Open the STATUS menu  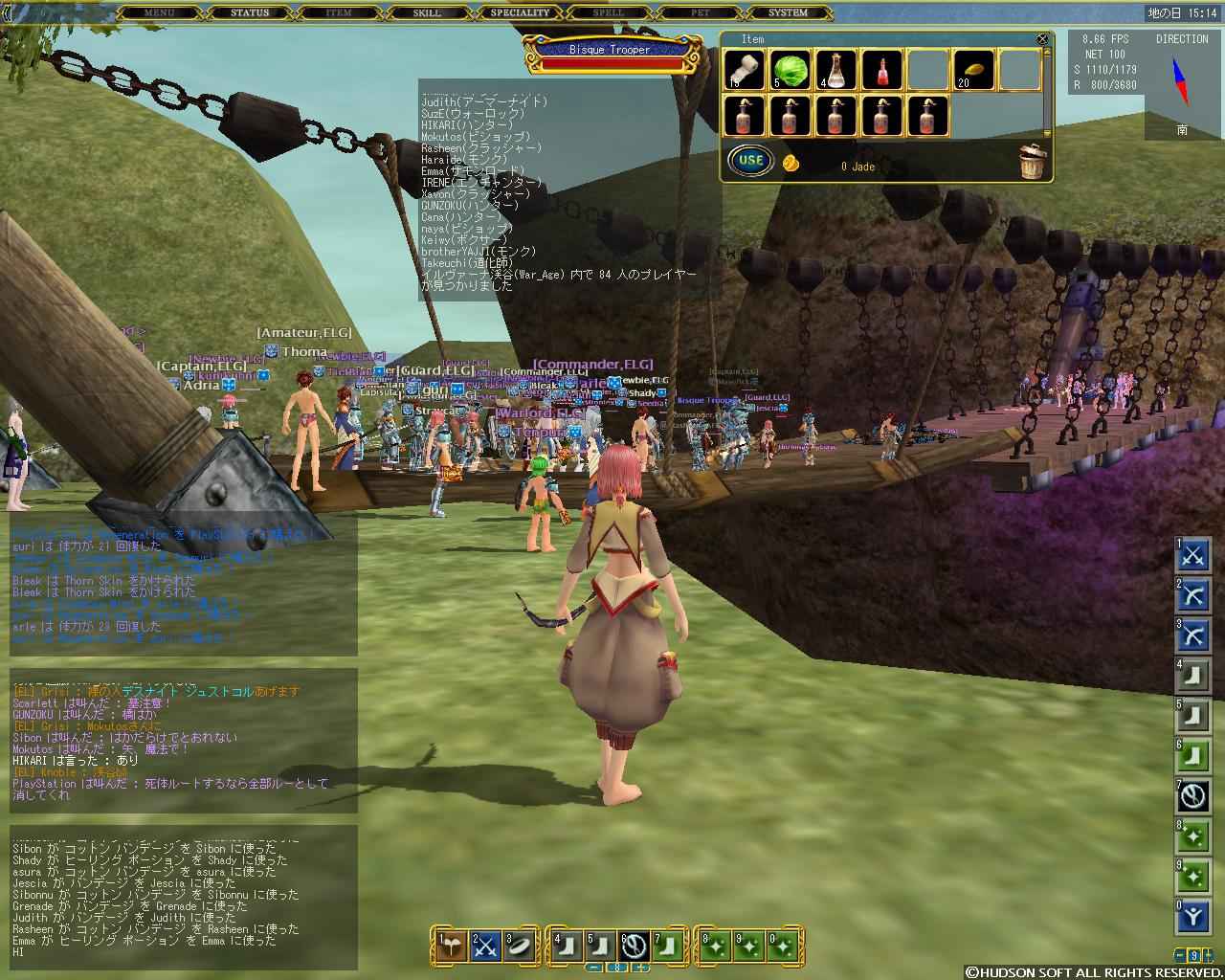click(250, 12)
